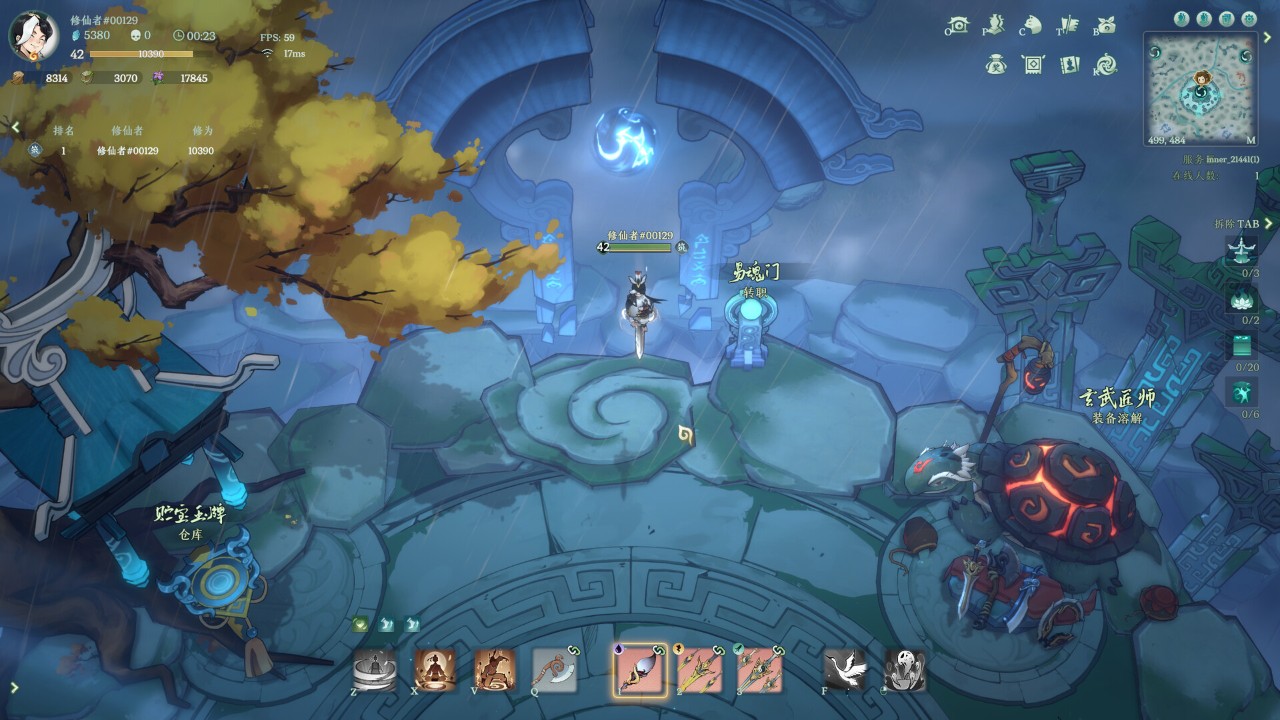Open the hanging scroll banner icon

[x=1032, y=65]
